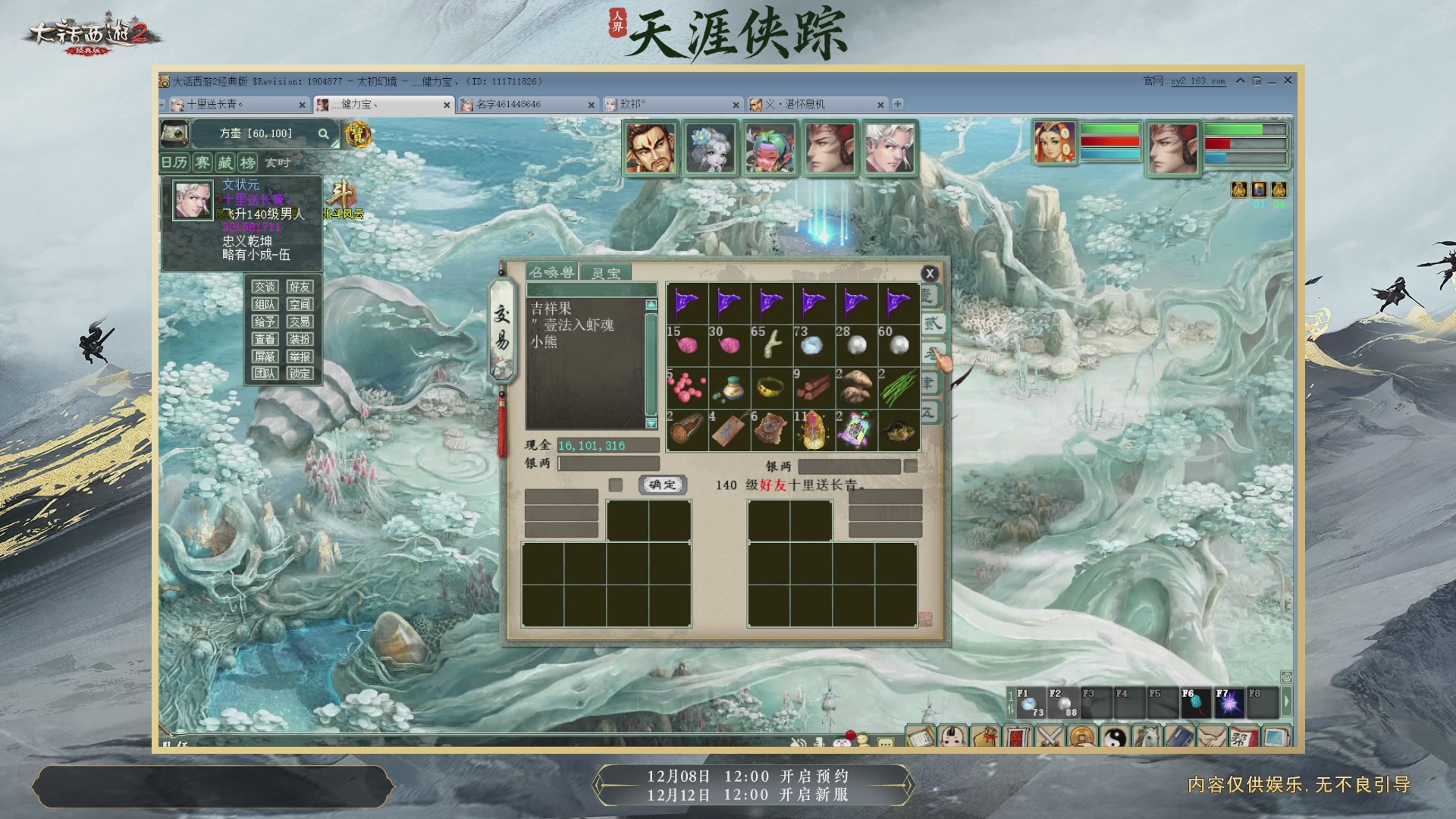
Task: Click the skill icon in the F6 hotkey slot
Action: pyautogui.click(x=1197, y=703)
